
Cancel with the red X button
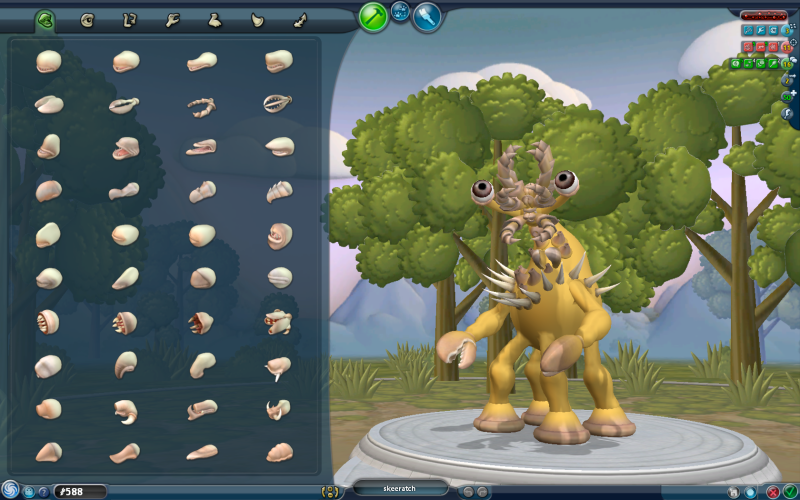pos(774,491)
